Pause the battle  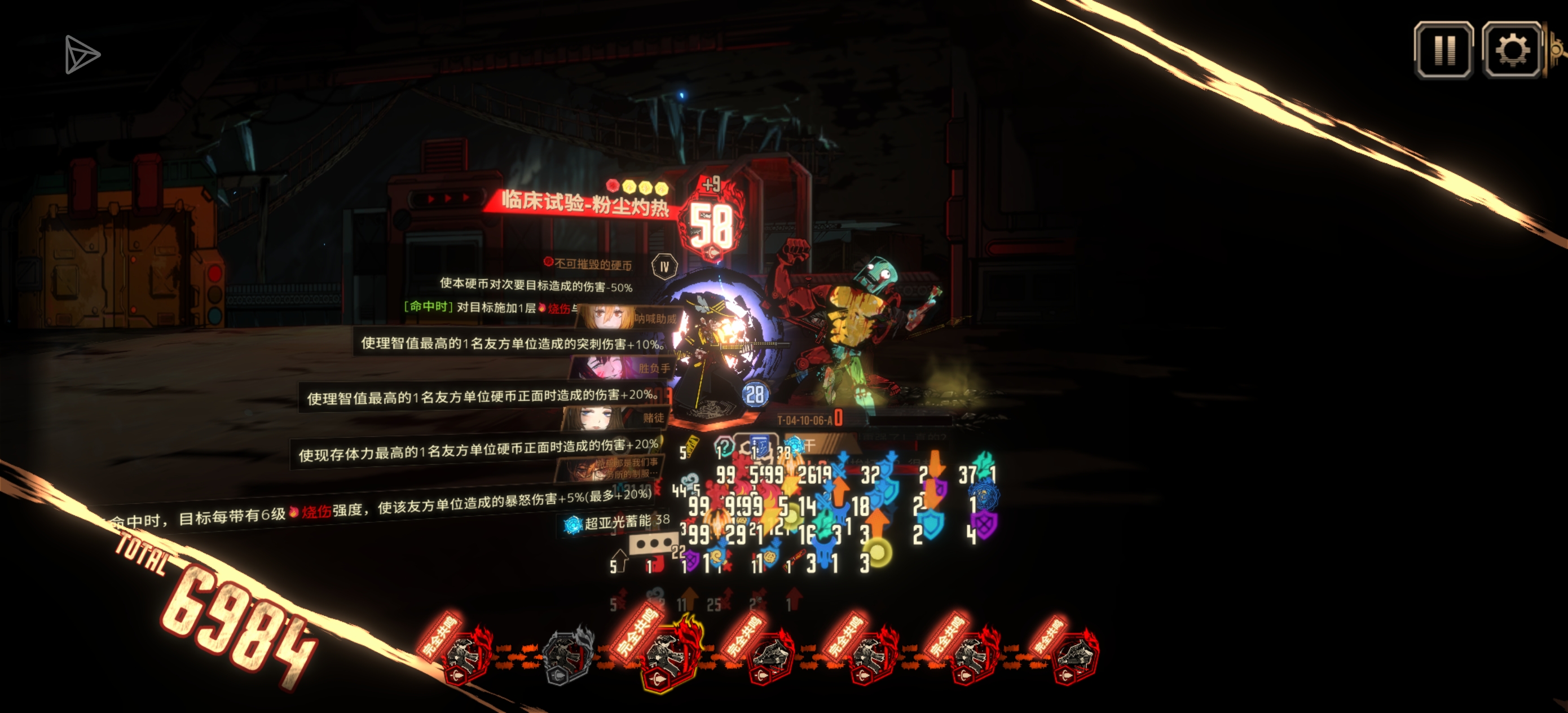pos(1443,50)
